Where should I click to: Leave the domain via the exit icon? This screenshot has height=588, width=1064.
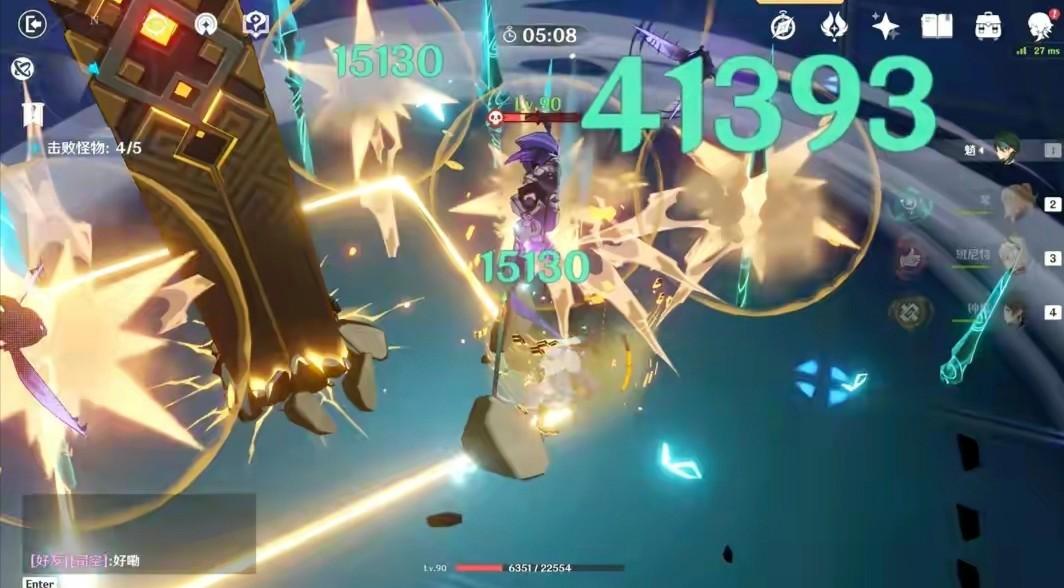(33, 23)
